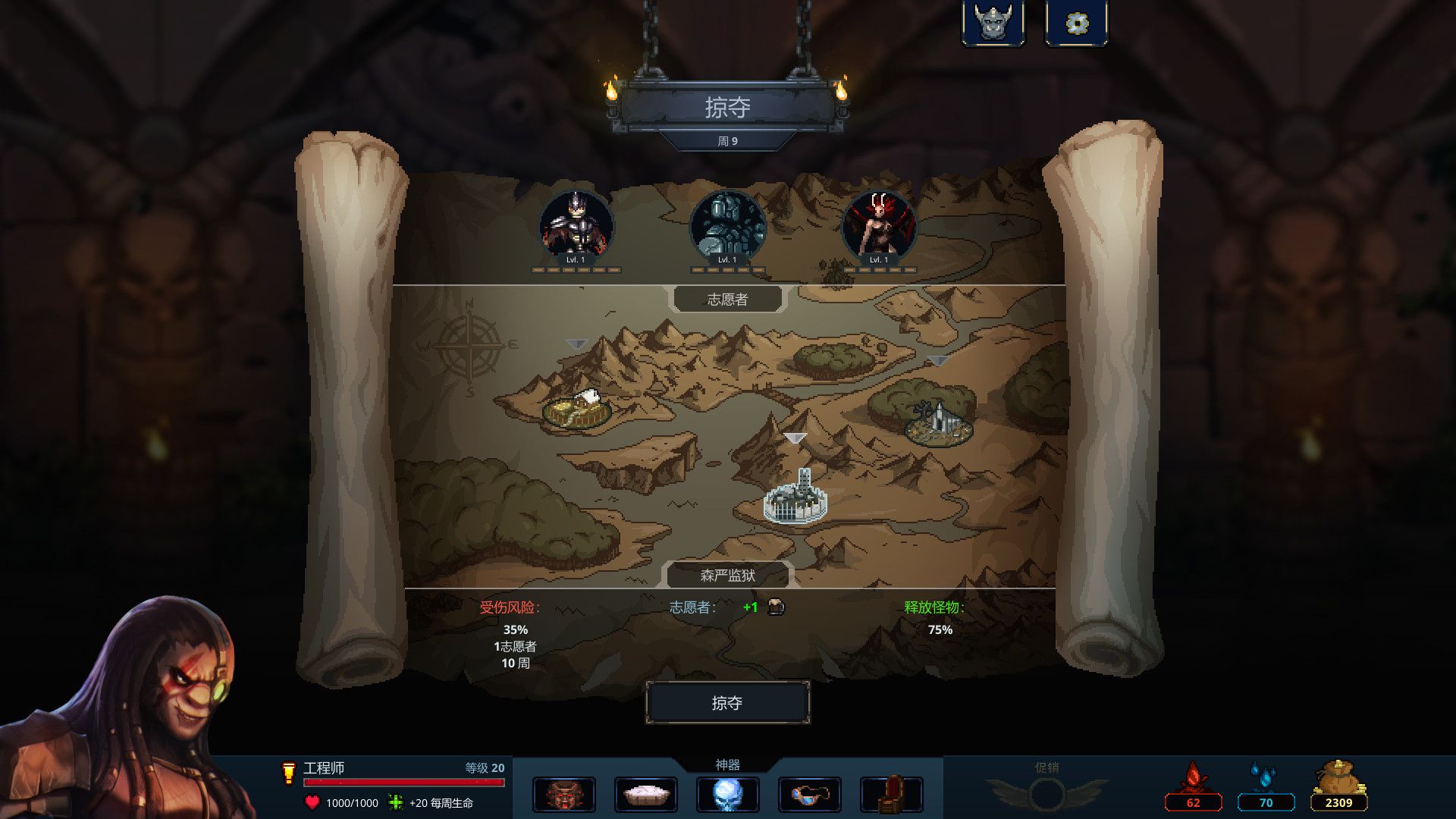This screenshot has height=819, width=1456.
Task: Pick the red-winged succubus monster portrait
Action: point(879,226)
